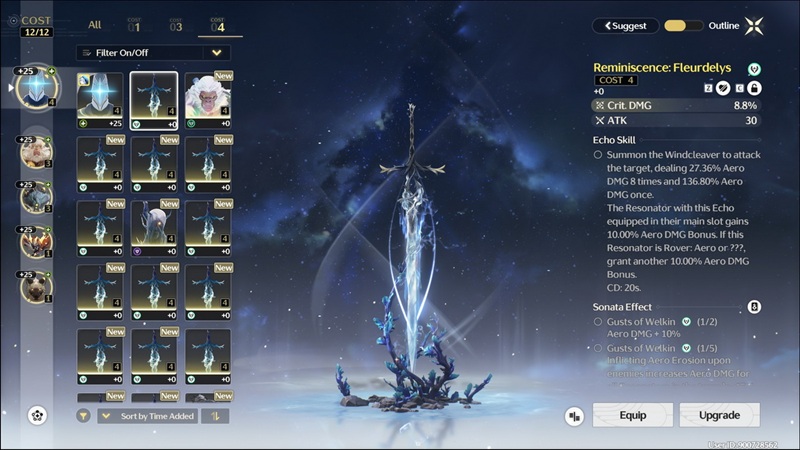Switch to the Cost 3 tab
Viewport: 800px width, 450px height.
pos(176,25)
